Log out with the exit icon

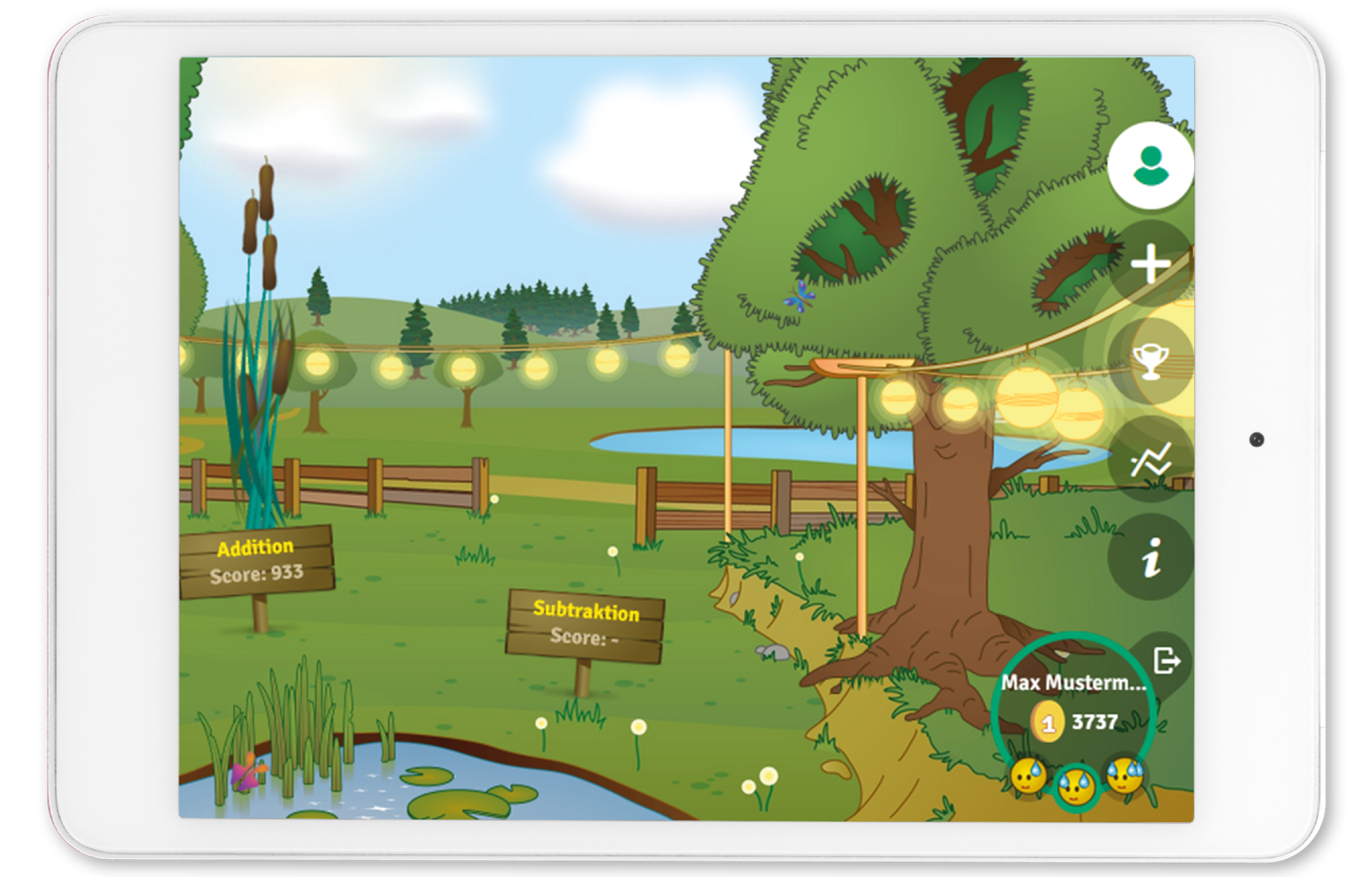point(1167,662)
